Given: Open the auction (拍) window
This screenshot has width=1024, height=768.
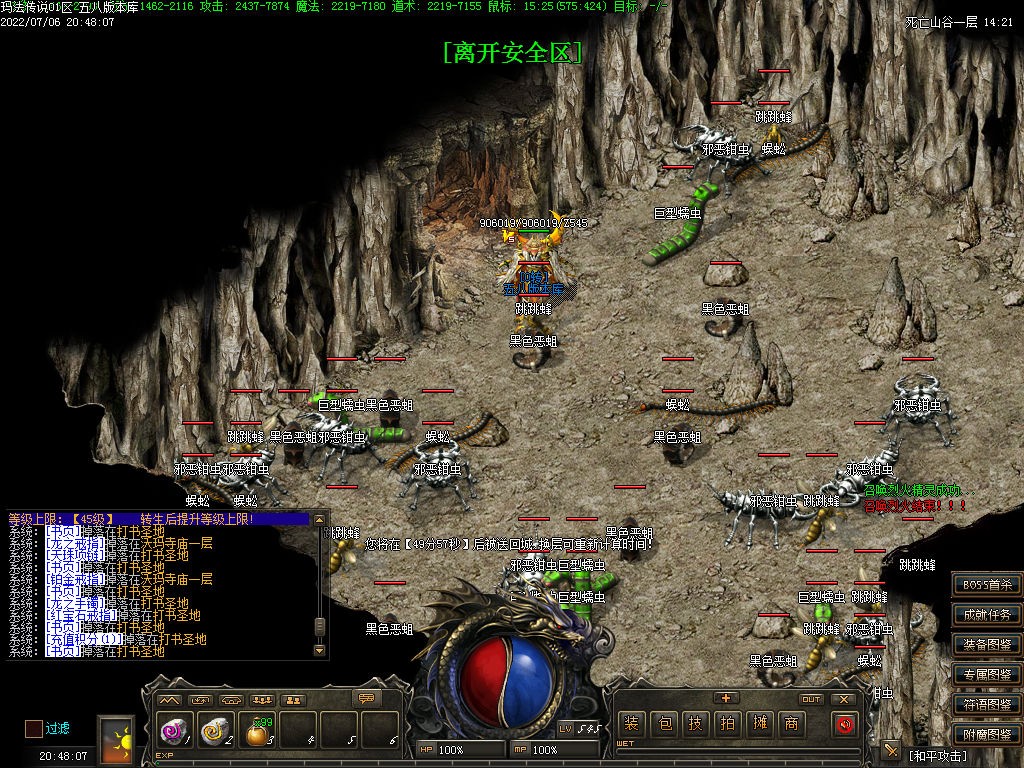Looking at the screenshot, I should [x=728, y=724].
